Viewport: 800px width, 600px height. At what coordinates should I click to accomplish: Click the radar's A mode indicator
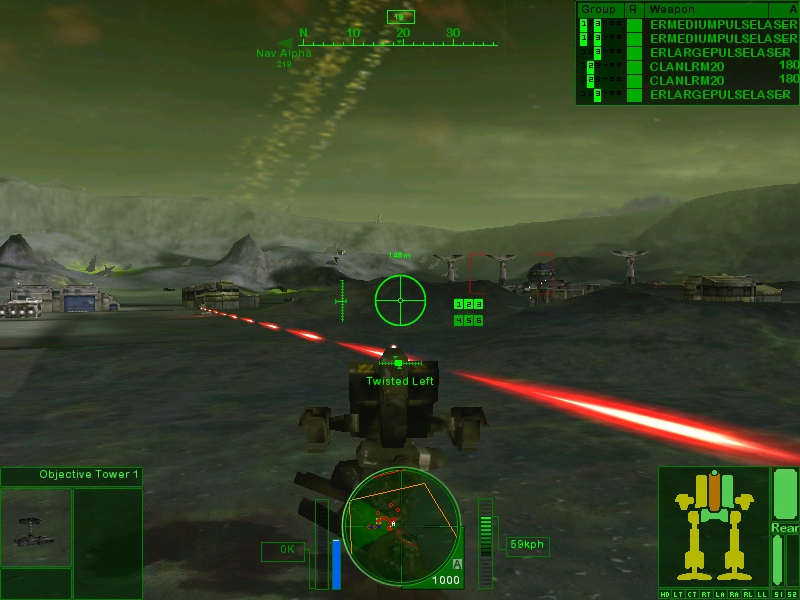(x=456, y=564)
